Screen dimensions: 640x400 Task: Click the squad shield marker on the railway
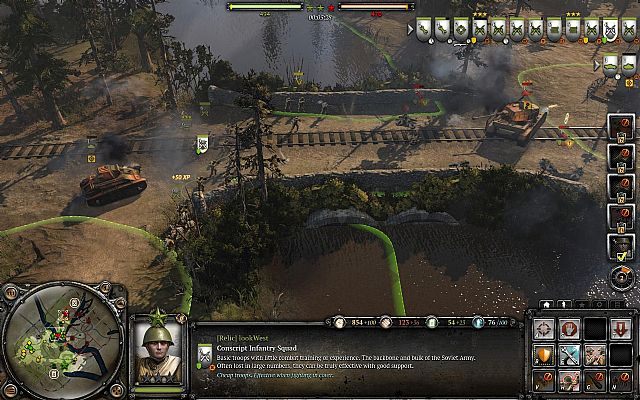pos(201,145)
